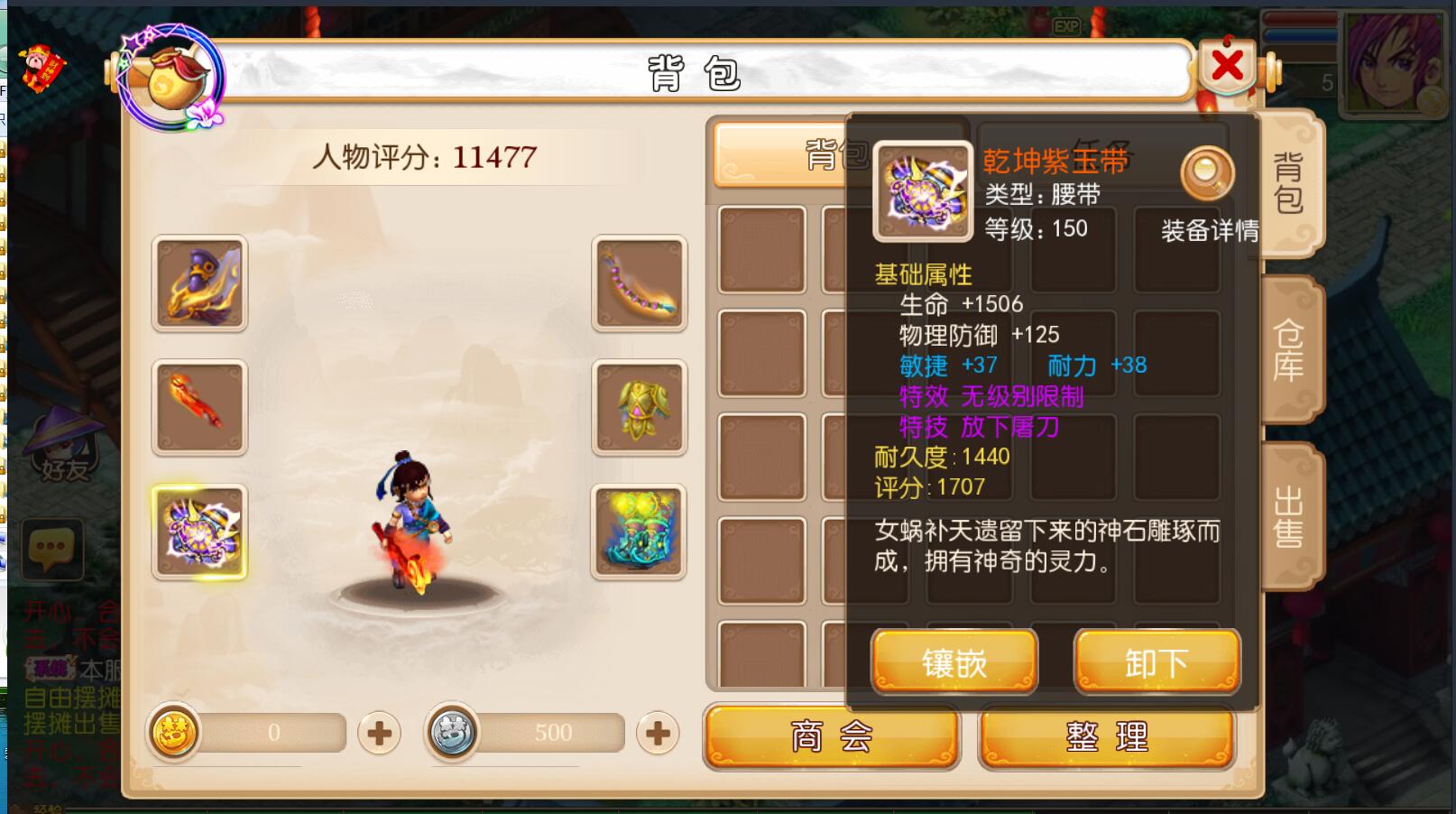
Task: Add gold coins with the plus button
Action: [x=379, y=733]
